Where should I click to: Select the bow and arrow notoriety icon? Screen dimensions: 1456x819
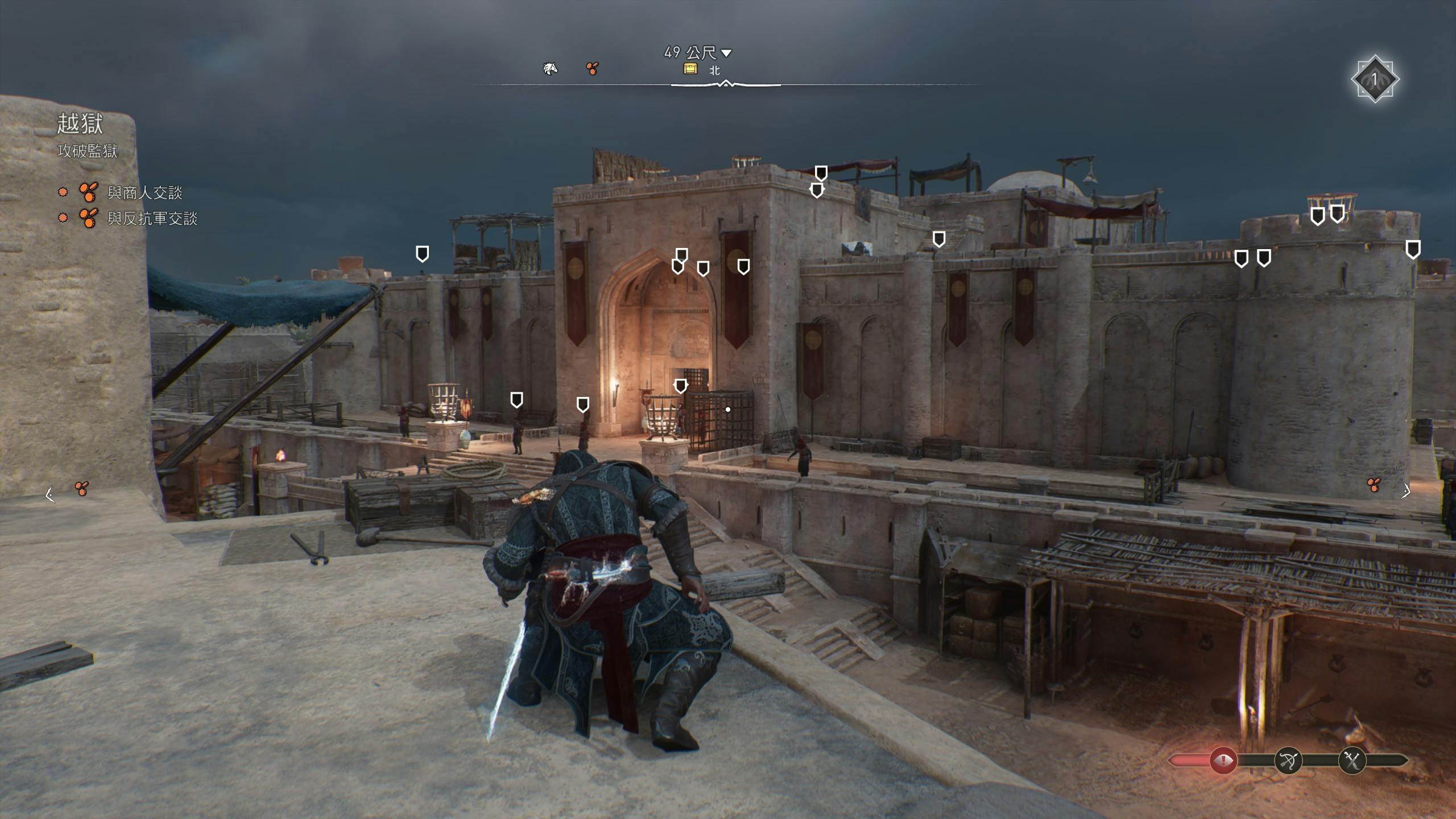[x=1288, y=760]
